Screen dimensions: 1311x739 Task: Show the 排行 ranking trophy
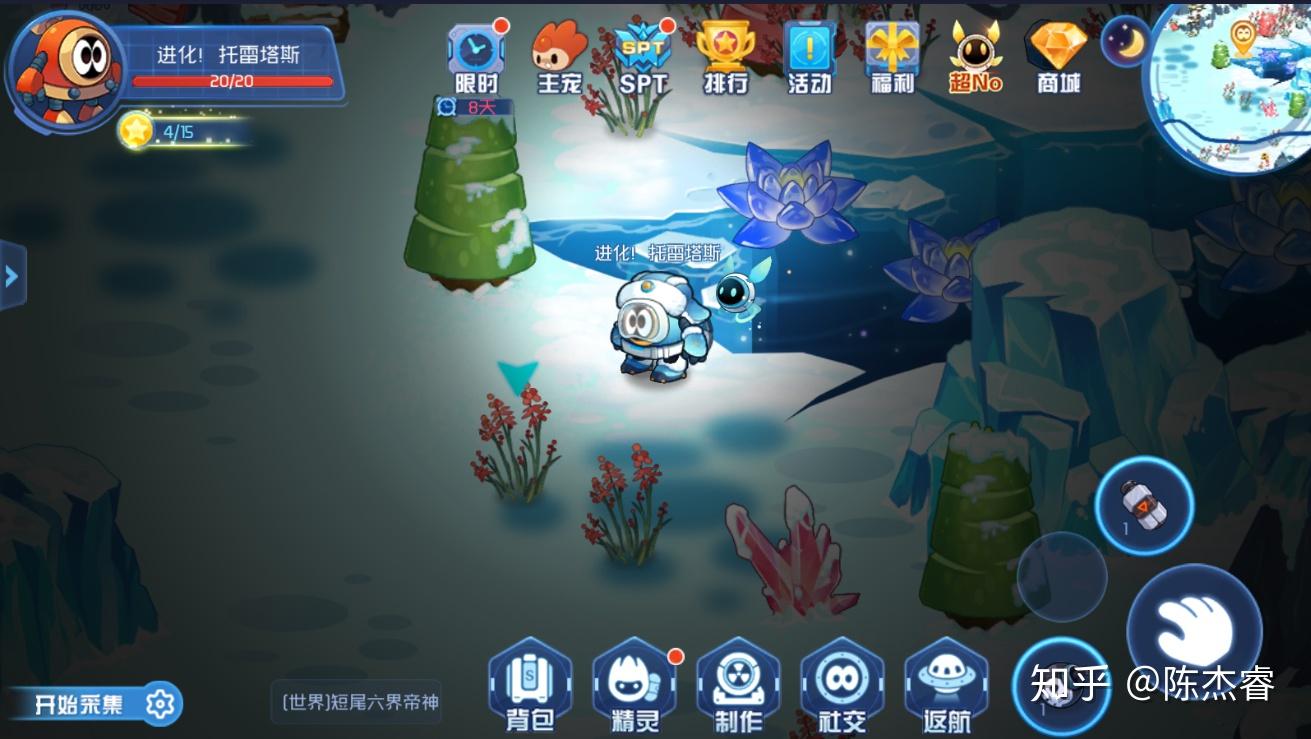click(725, 56)
